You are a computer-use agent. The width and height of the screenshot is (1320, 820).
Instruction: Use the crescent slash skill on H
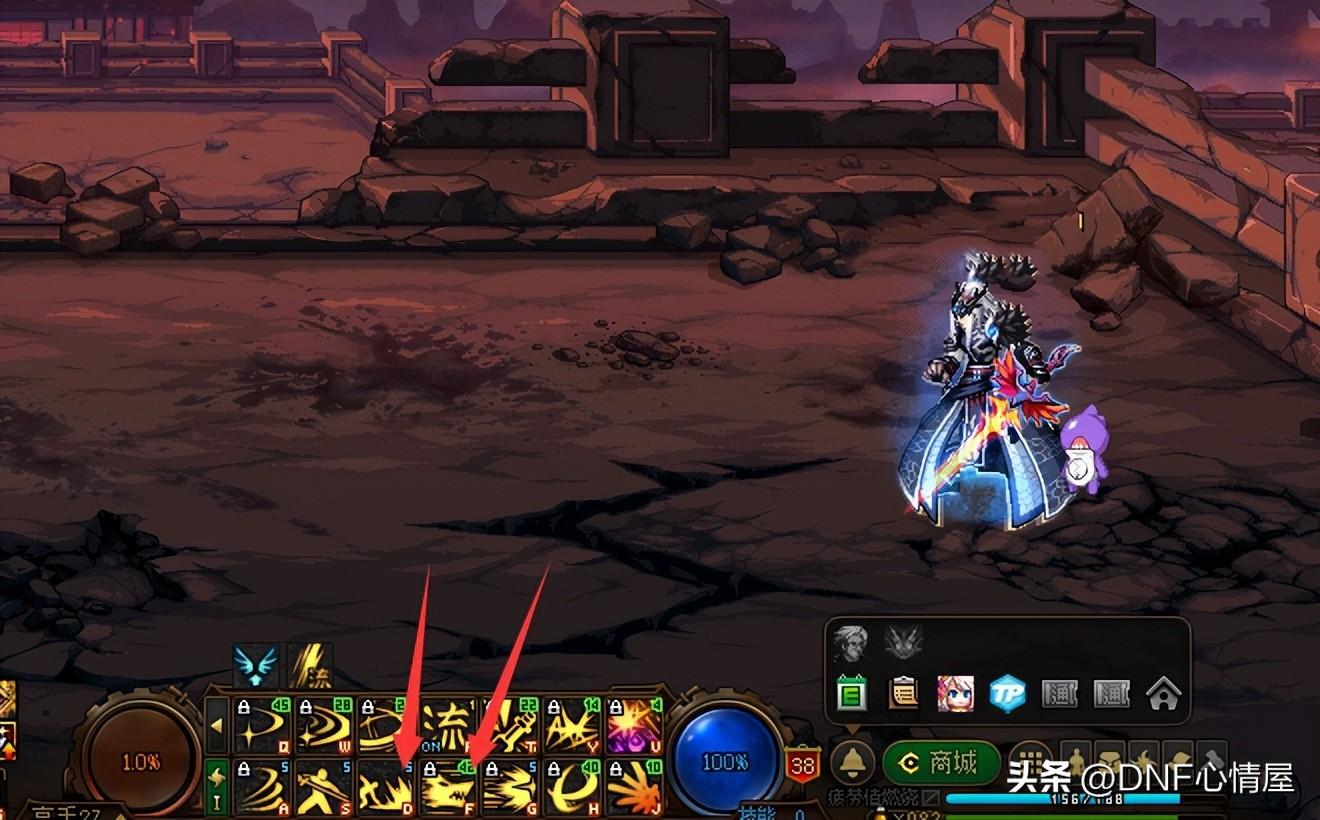(573, 787)
